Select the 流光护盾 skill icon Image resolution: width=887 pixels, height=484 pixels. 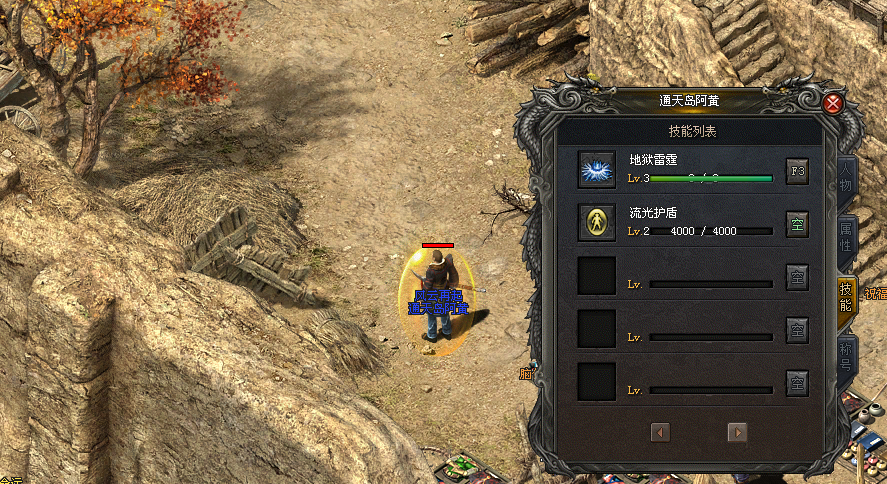click(597, 222)
